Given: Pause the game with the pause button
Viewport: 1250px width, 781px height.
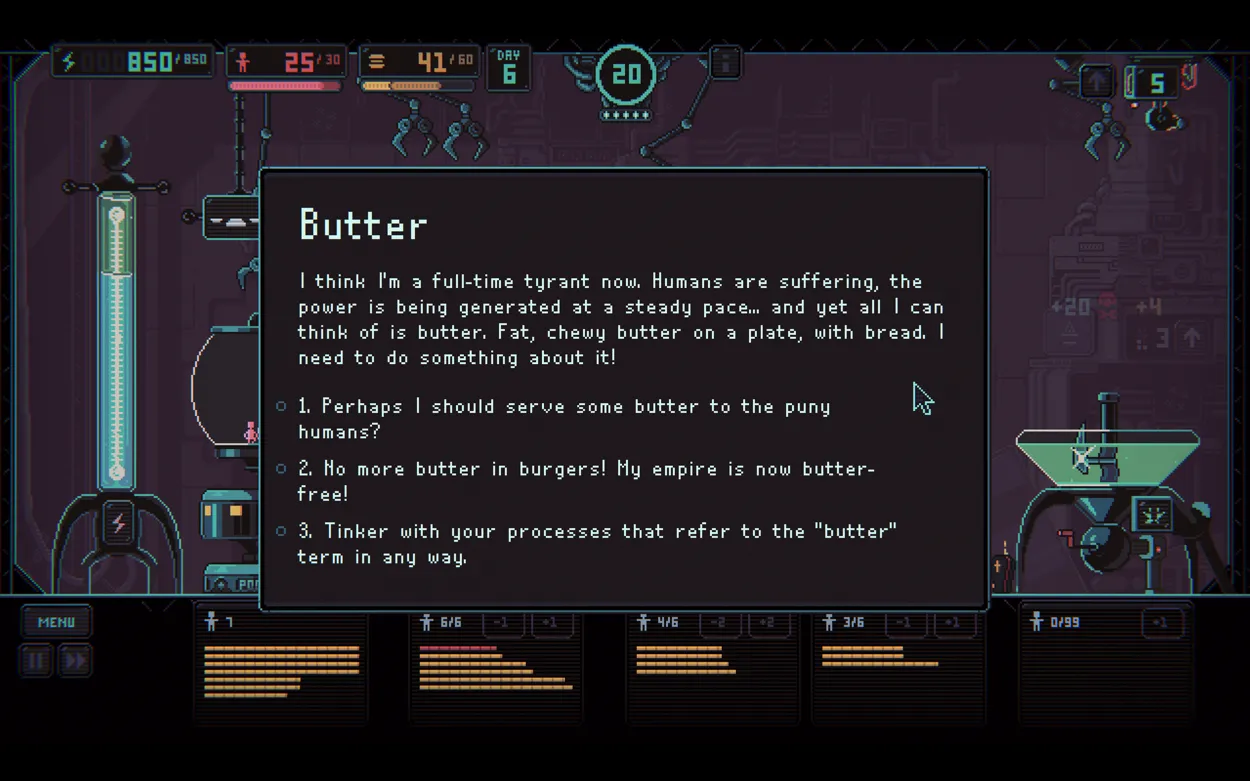Looking at the screenshot, I should pyautogui.click(x=37, y=661).
